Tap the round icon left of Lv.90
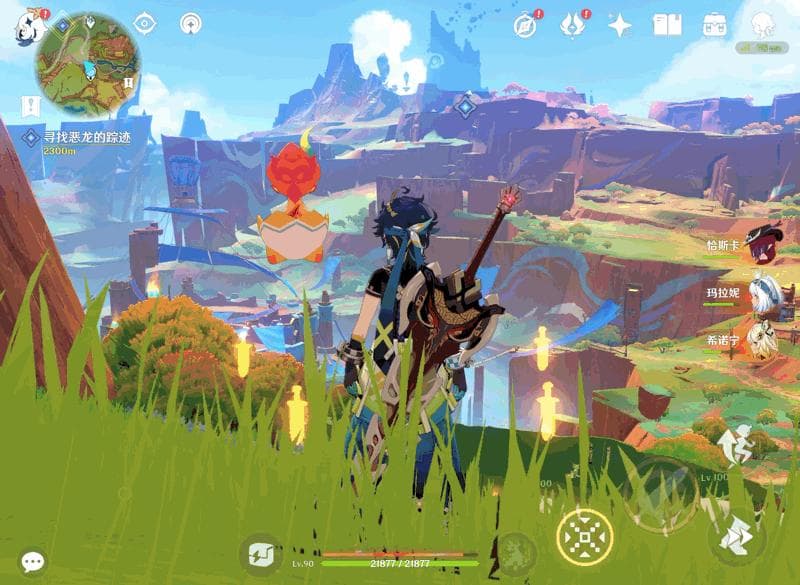Image resolution: width=800 pixels, height=585 pixels. pyautogui.click(x=260, y=554)
